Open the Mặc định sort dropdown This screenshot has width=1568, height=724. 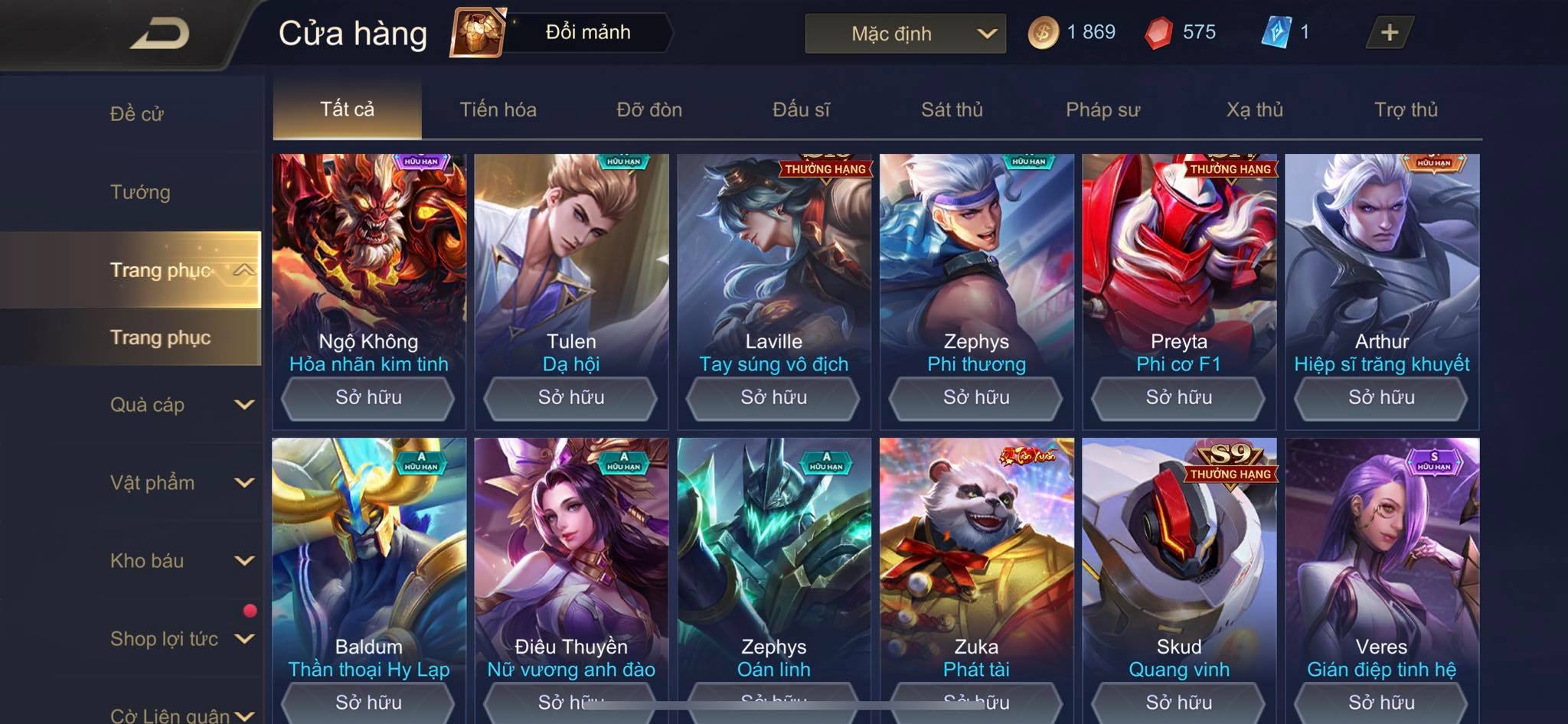pos(905,34)
